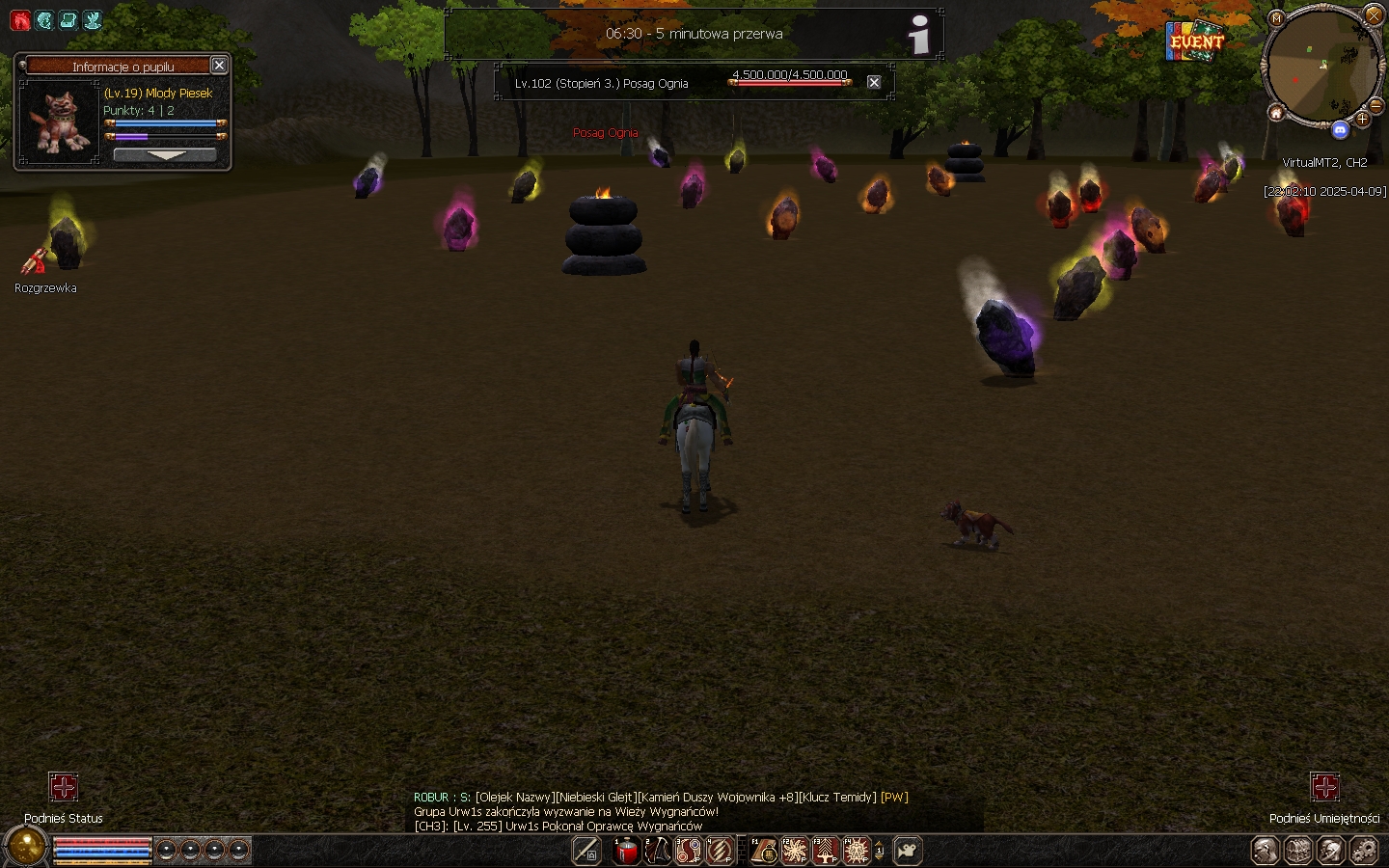The image size is (1389, 868).
Task: Close the minimap with the X button
Action: [1374, 15]
